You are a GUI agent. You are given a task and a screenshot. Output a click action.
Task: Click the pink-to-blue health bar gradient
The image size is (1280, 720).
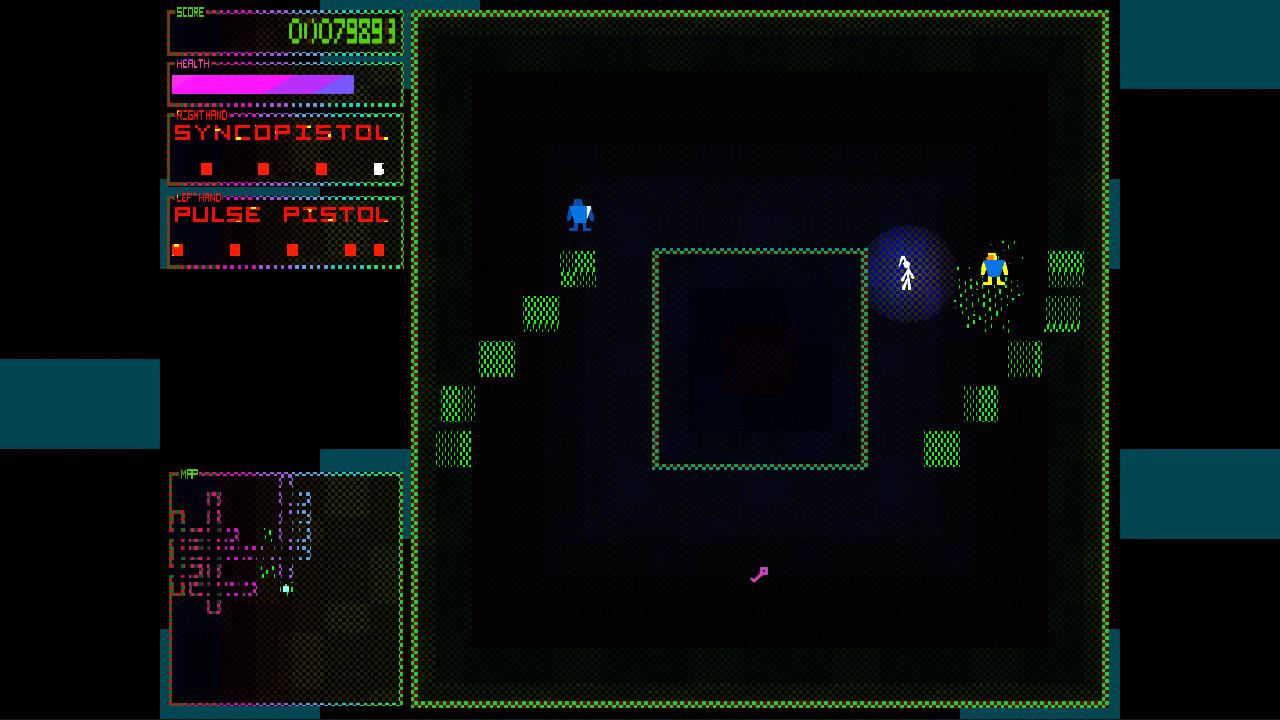260,84
